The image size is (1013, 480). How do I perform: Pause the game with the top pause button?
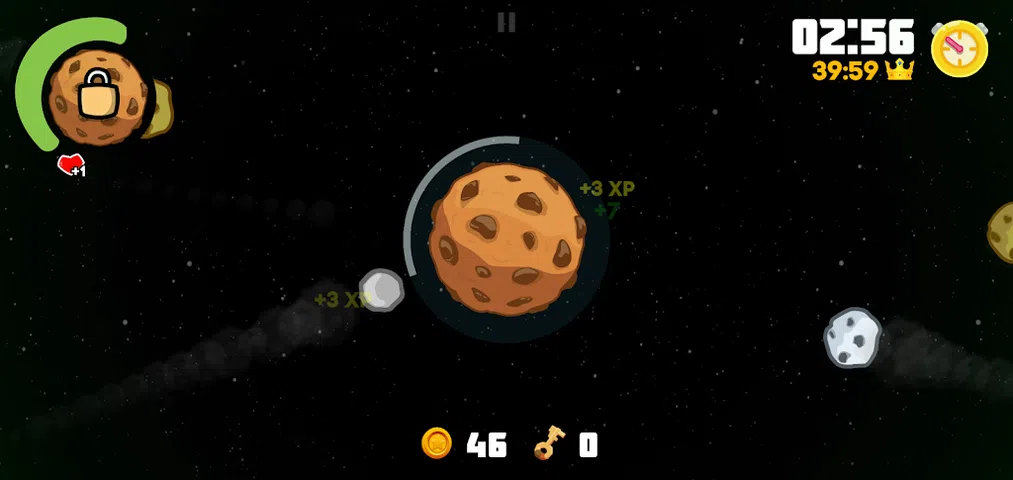coord(506,22)
